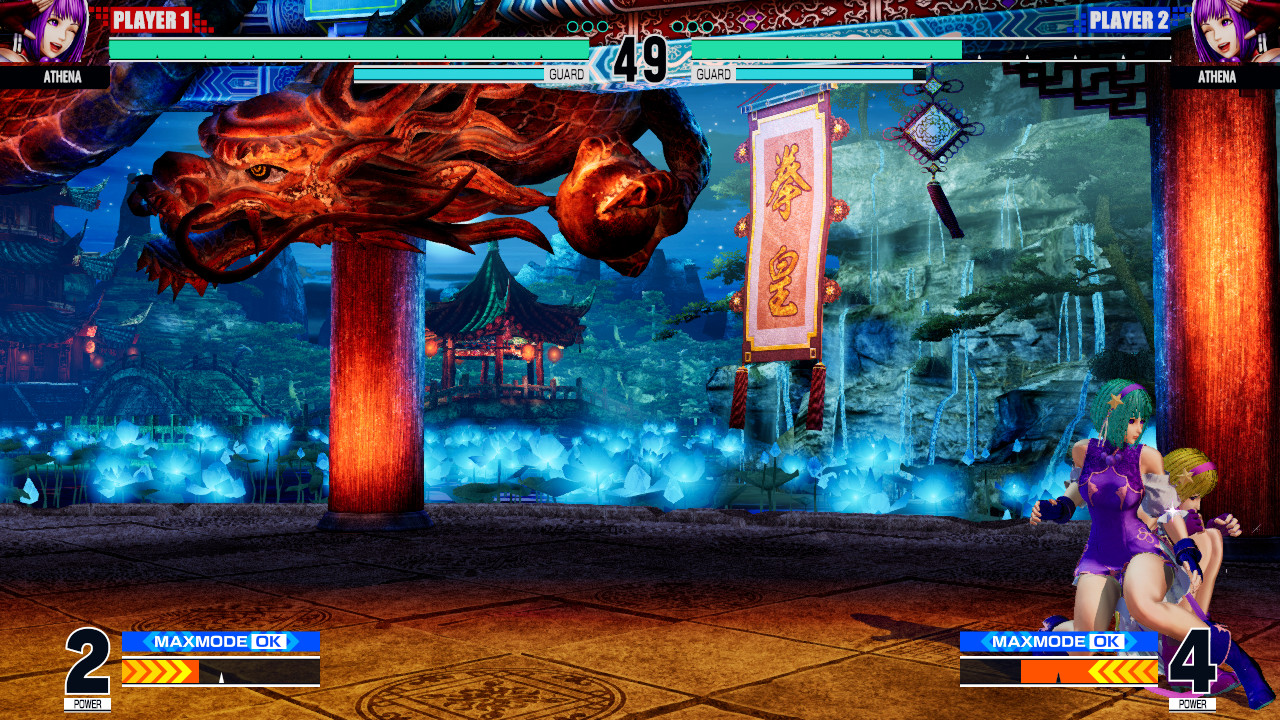This screenshot has height=720, width=1280.
Task: Select the ATHENA name tab under Player 1 portrait
Action: pos(62,77)
